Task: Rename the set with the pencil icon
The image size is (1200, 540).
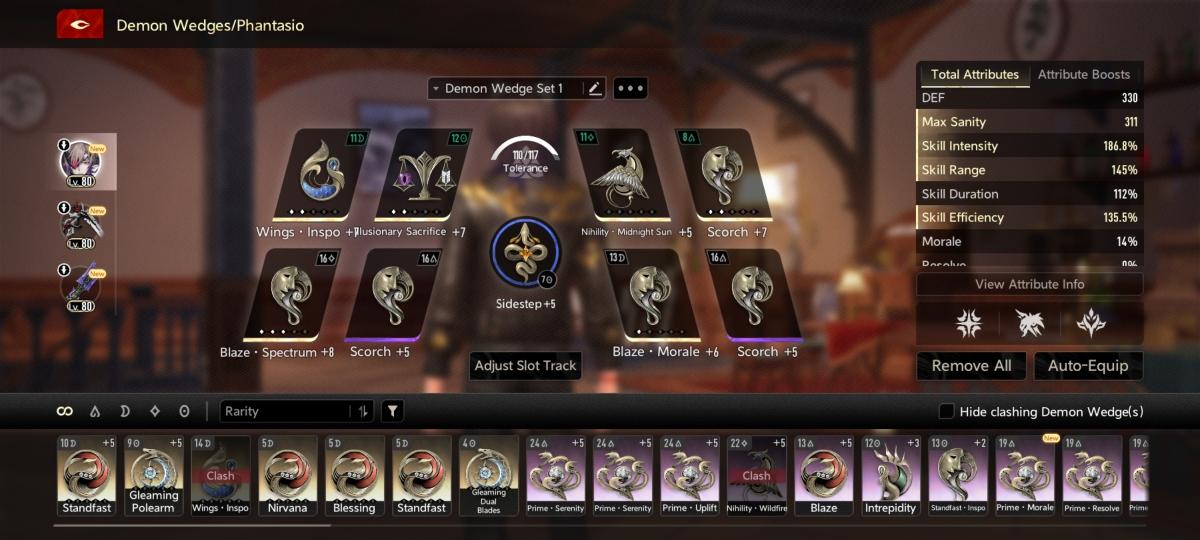Action: point(595,88)
